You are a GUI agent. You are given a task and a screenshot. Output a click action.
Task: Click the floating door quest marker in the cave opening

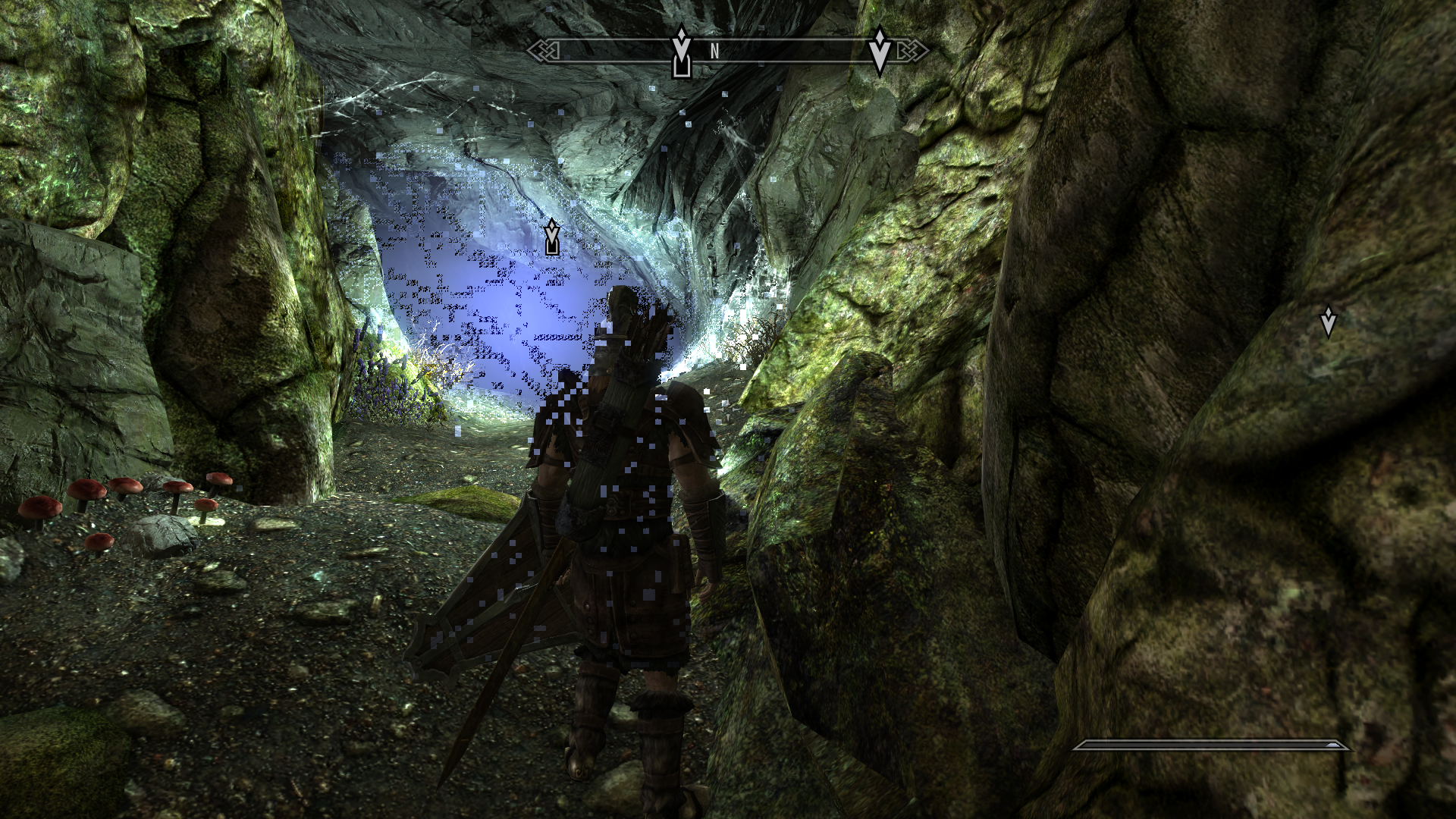pos(552,237)
